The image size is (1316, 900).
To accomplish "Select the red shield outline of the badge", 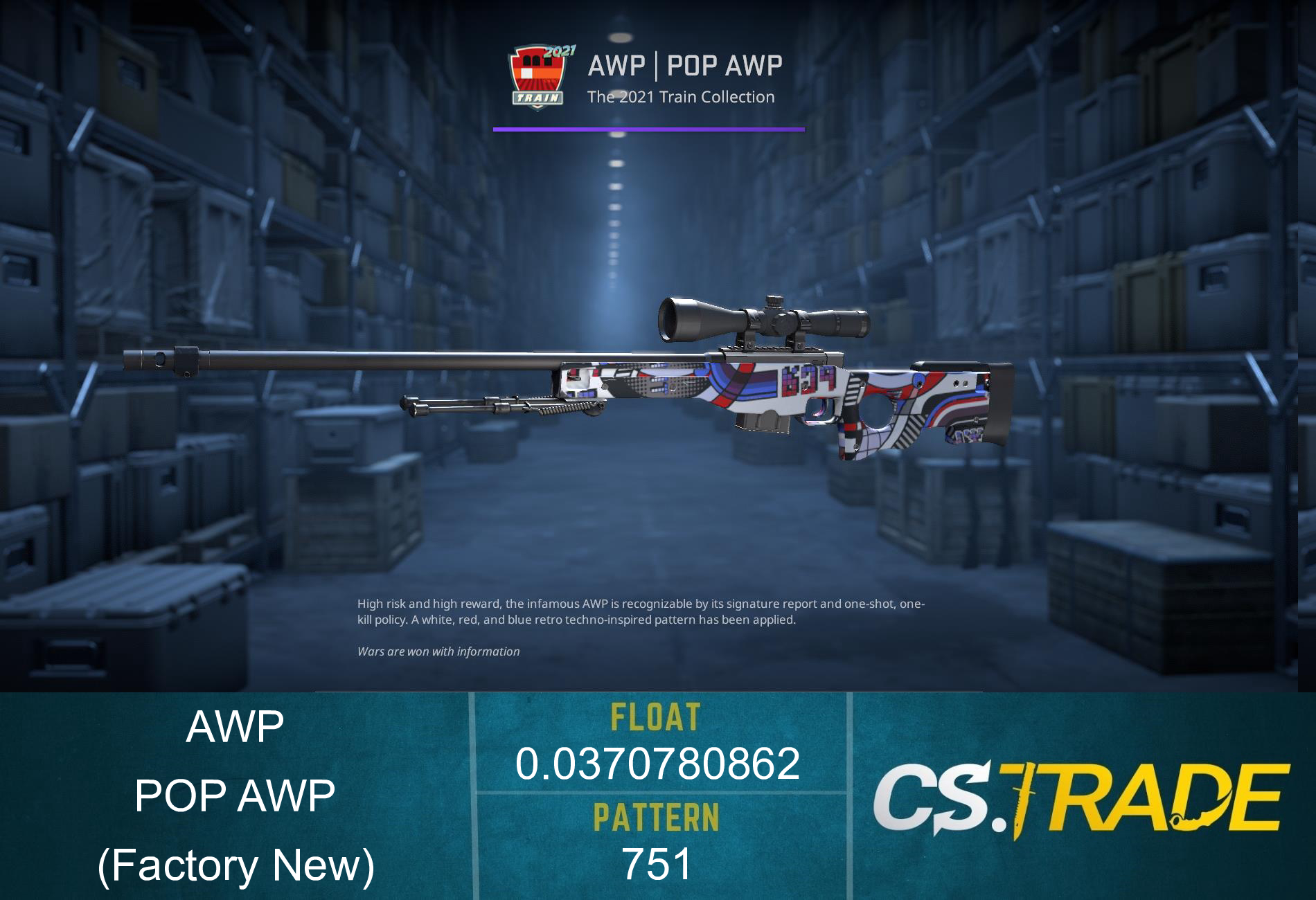I will (513, 73).
